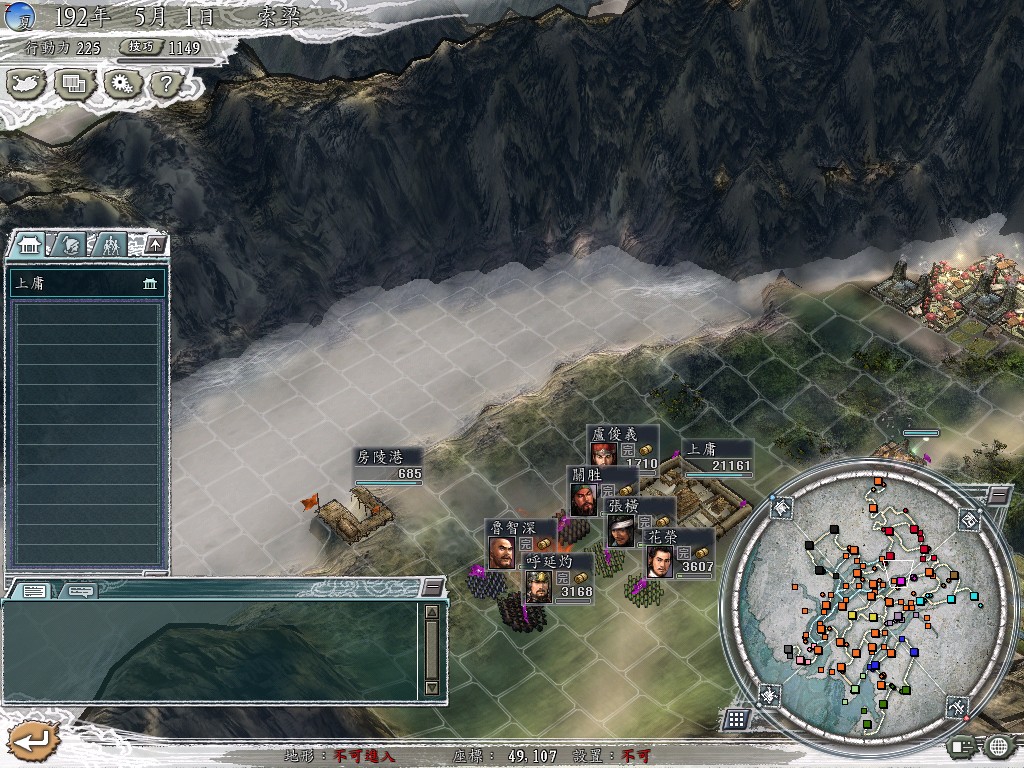Click the message log scroll-down arrow
1024x768 pixels.
click(431, 688)
